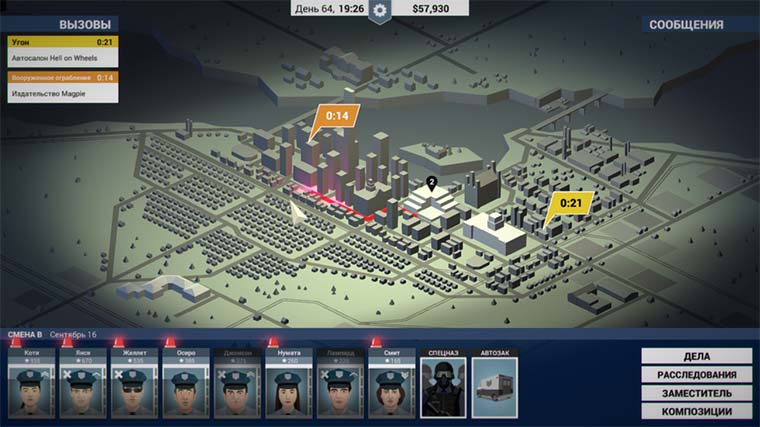Click the black location pin on the map
Image resolution: width=760 pixels, height=427 pixels.
432,183
